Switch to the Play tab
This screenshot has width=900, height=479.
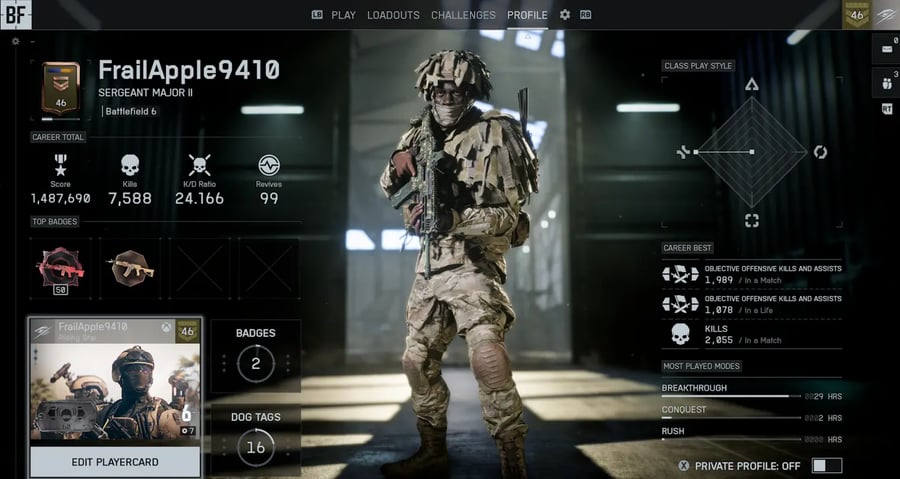334,15
